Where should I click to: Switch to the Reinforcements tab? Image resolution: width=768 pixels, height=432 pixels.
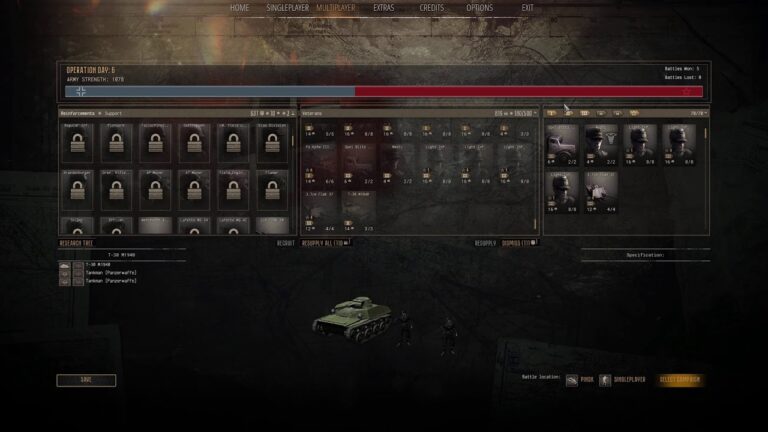(78, 113)
